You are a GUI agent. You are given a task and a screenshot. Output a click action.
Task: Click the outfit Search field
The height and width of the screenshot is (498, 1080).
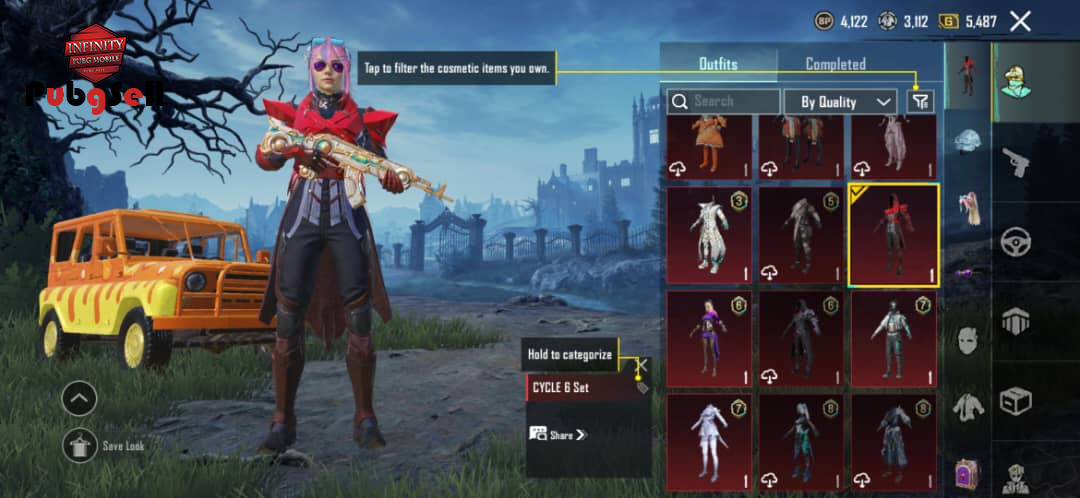click(x=724, y=101)
